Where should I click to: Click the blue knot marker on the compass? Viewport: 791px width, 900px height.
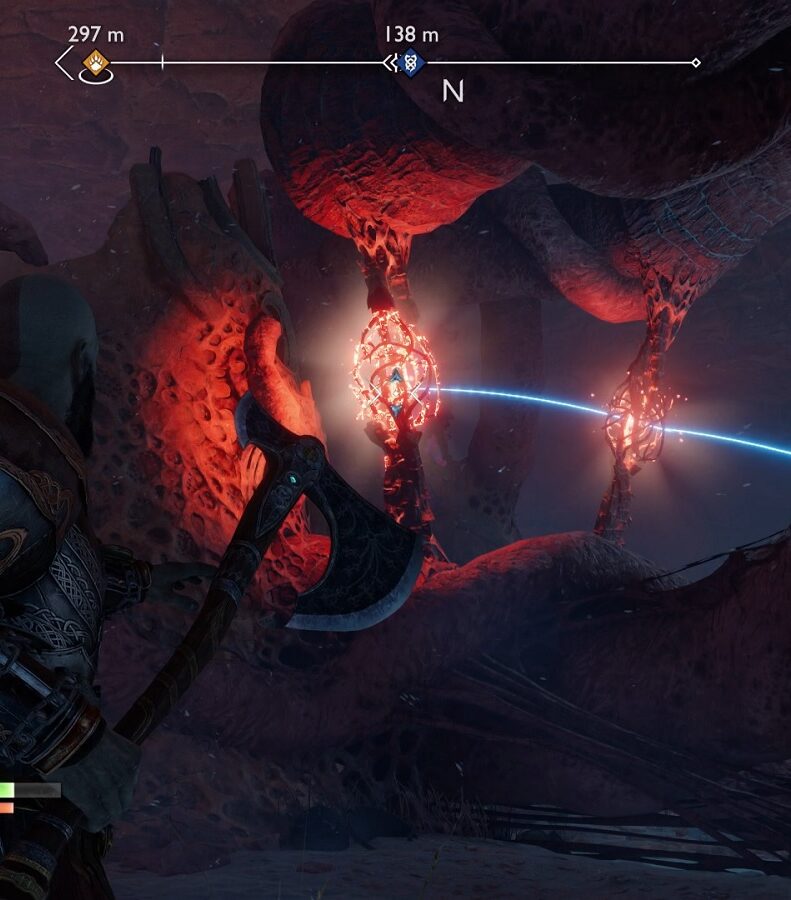pos(409,62)
